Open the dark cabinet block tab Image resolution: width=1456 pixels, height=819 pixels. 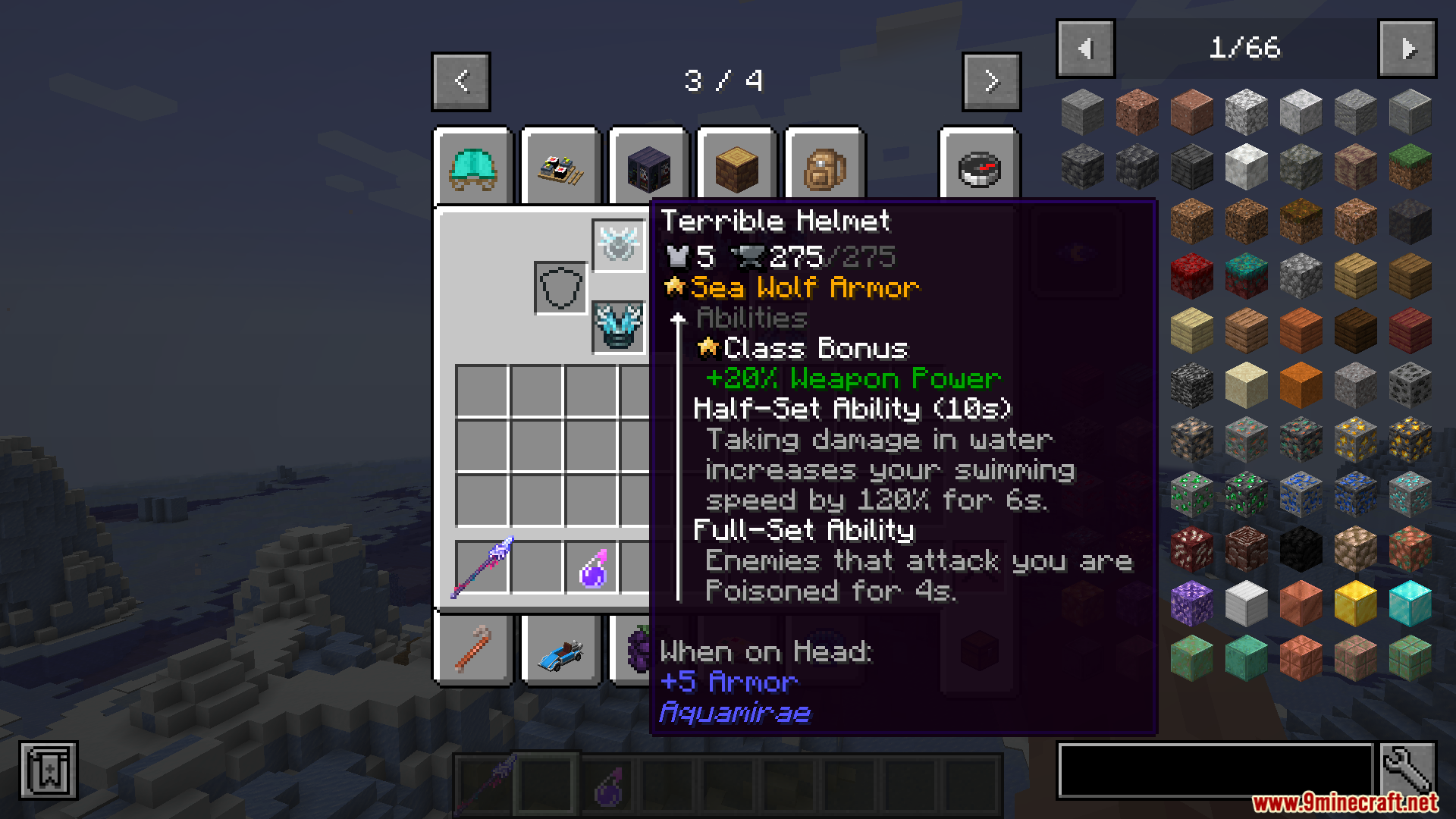pyautogui.click(x=648, y=168)
